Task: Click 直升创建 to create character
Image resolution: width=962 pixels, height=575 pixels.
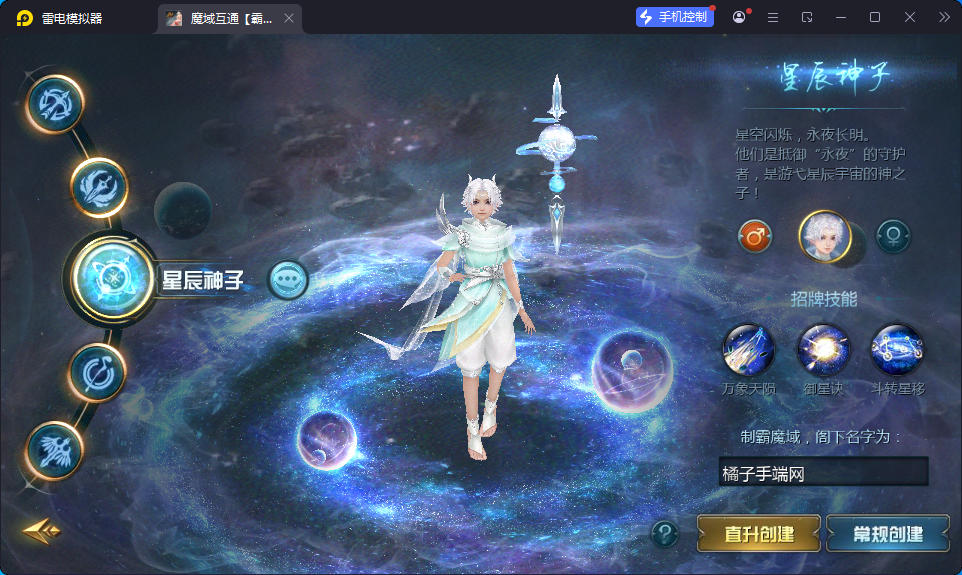Action: [758, 533]
